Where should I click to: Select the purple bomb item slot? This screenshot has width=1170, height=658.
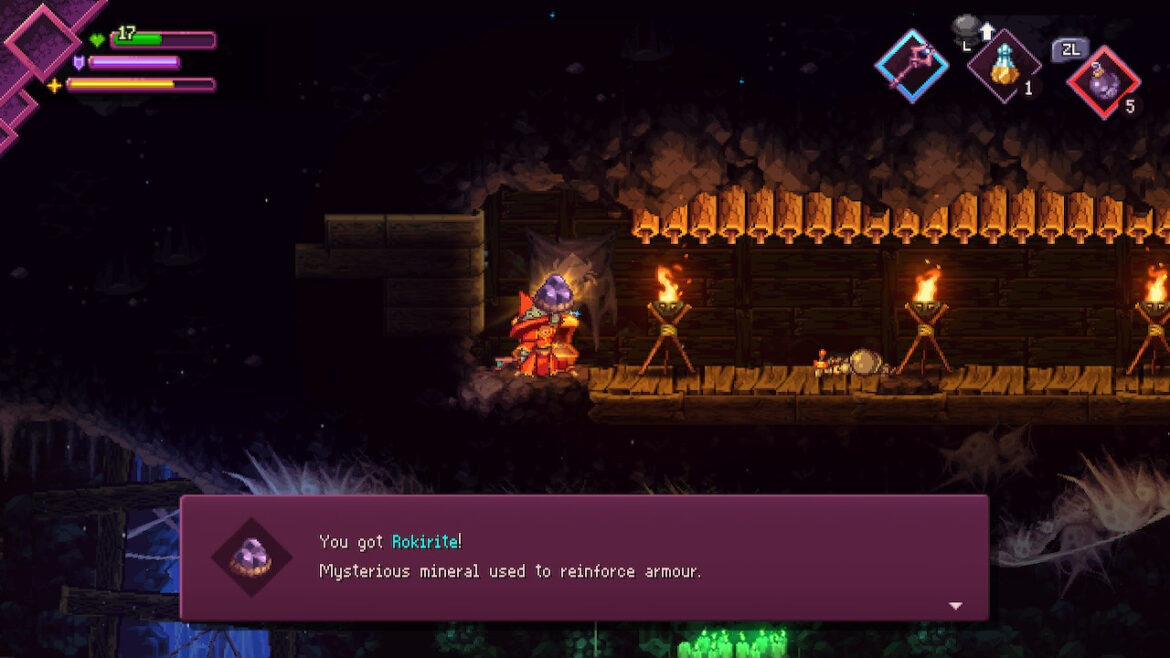pyautogui.click(x=1103, y=81)
